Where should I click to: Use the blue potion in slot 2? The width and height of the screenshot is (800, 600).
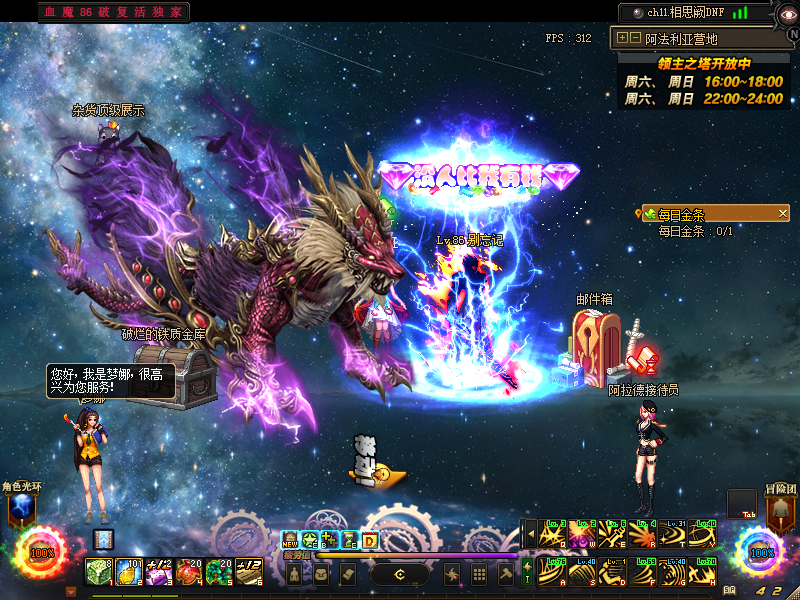(x=129, y=572)
